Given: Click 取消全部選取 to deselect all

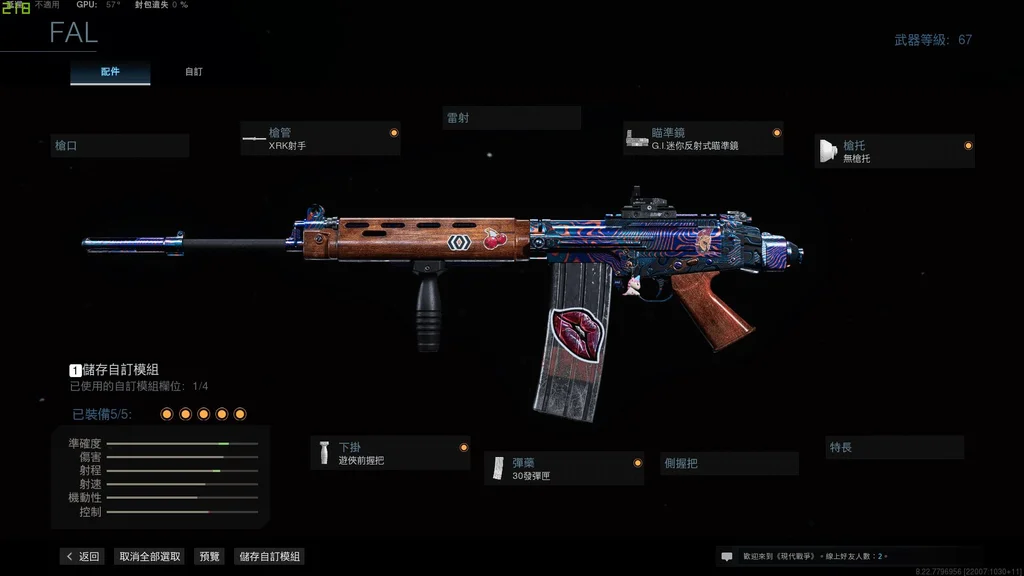Looking at the screenshot, I should tap(150, 557).
